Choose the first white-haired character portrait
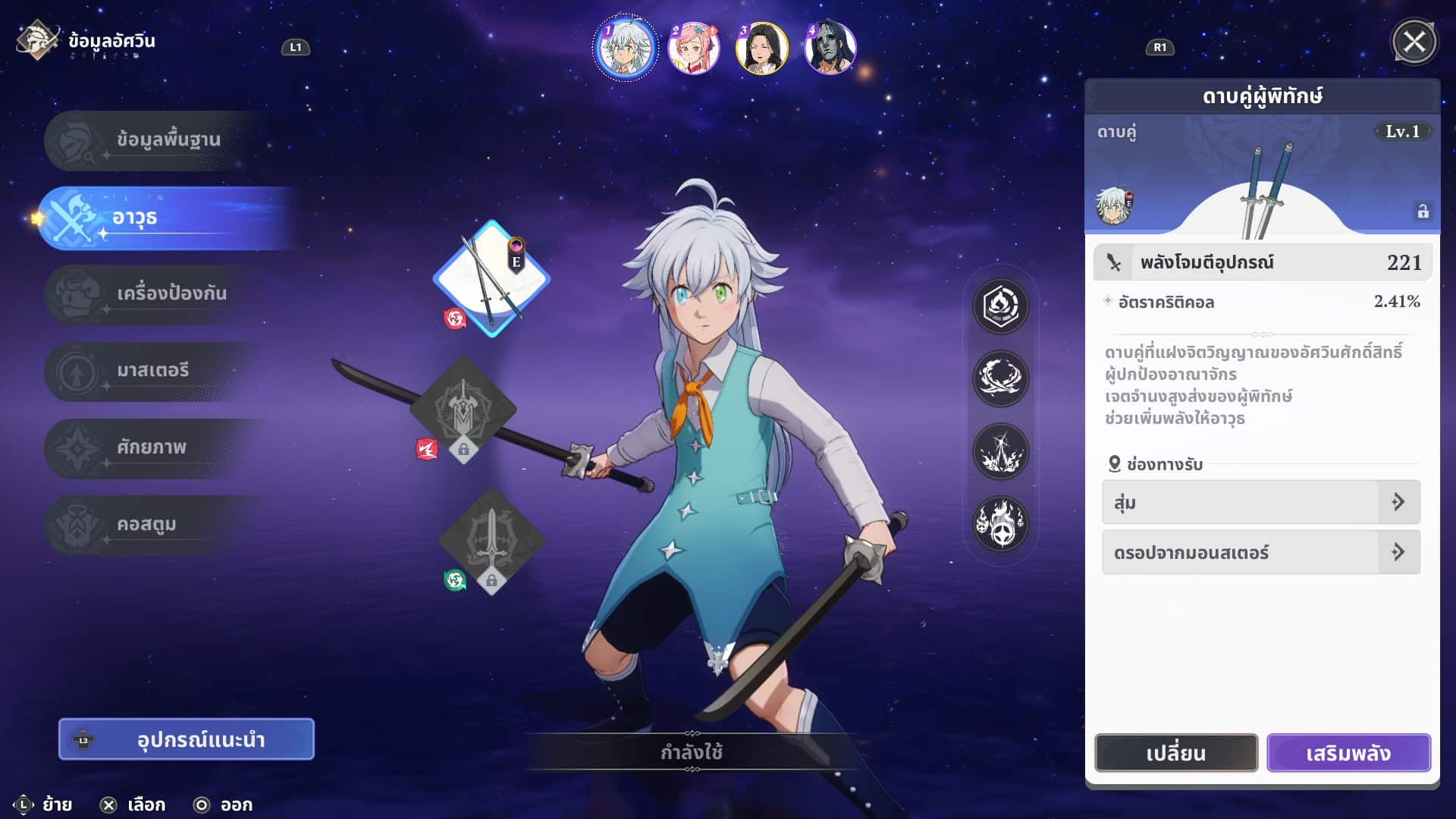 click(x=626, y=47)
